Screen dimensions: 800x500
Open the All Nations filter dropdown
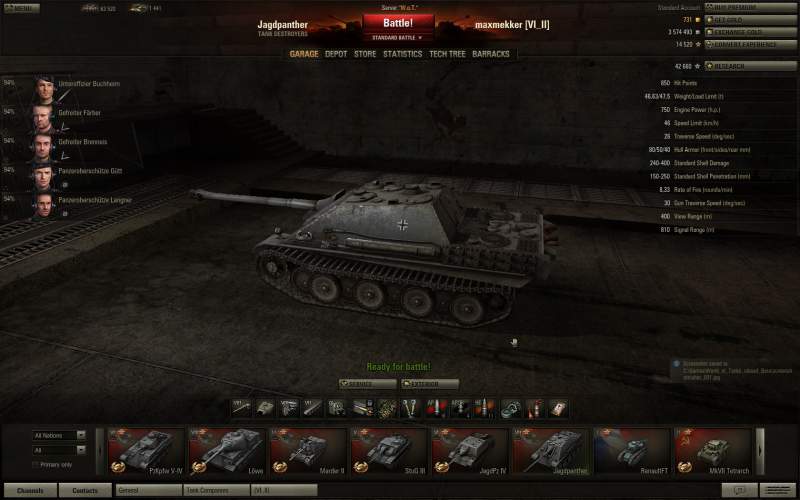click(x=59, y=435)
